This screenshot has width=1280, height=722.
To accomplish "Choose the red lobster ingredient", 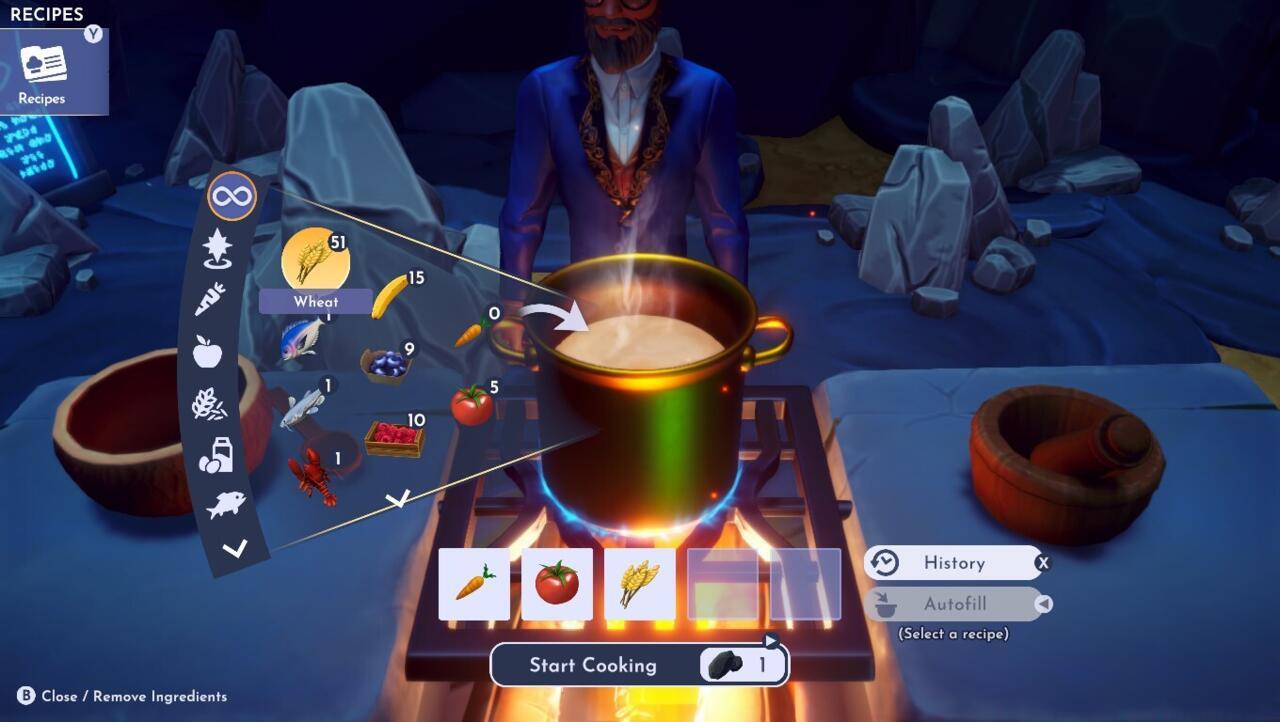I will click(312, 475).
